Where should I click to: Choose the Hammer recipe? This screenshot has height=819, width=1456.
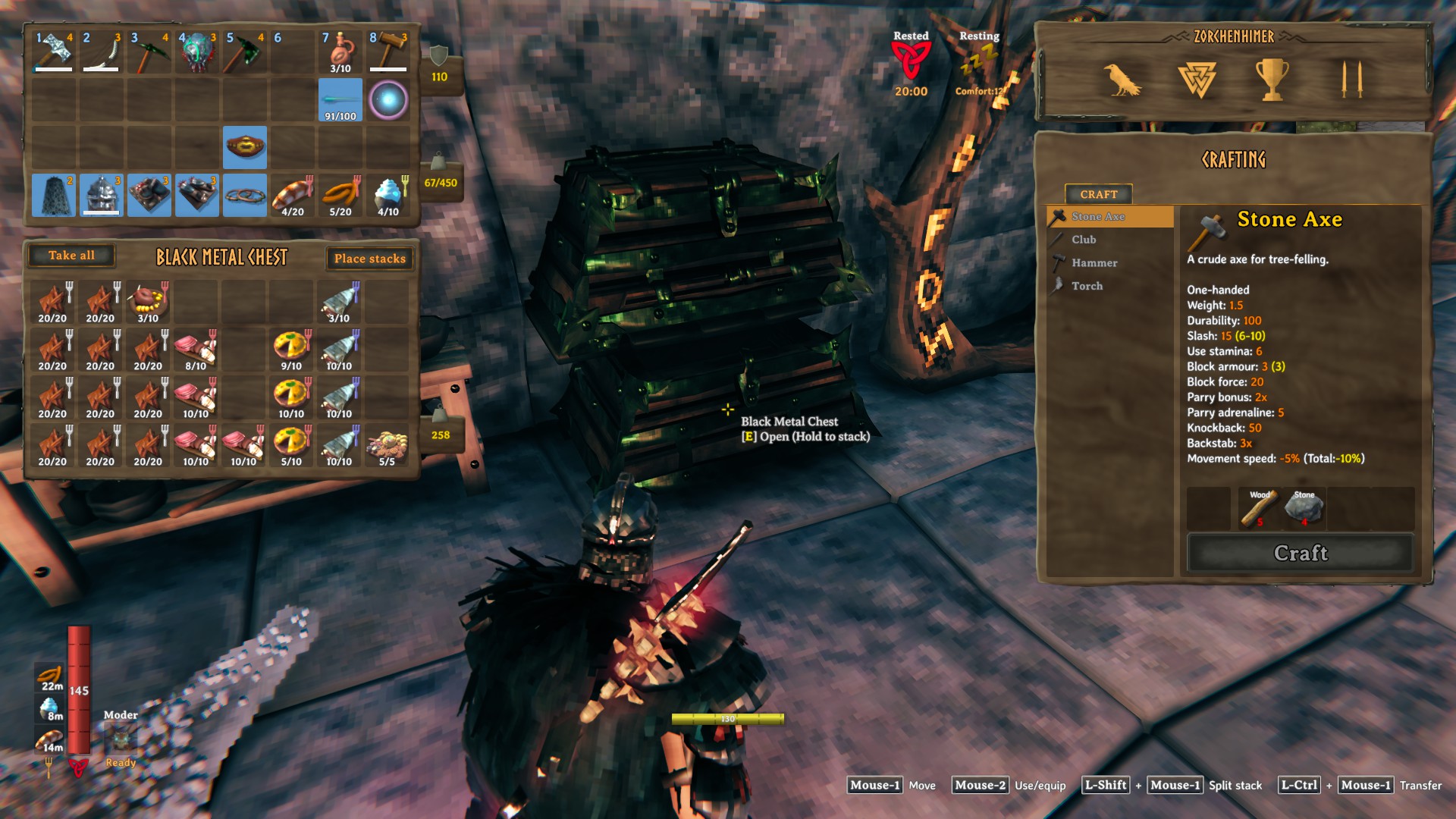pos(1094,263)
